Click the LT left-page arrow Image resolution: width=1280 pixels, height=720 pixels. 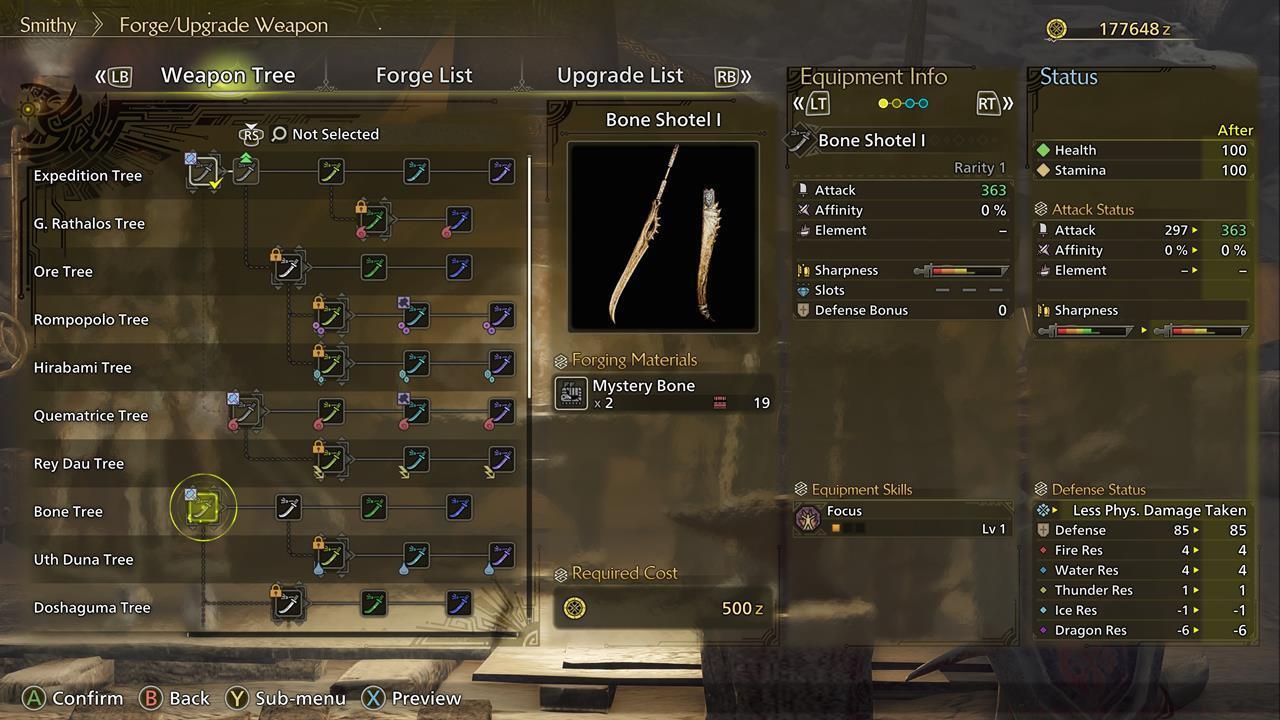coord(818,102)
